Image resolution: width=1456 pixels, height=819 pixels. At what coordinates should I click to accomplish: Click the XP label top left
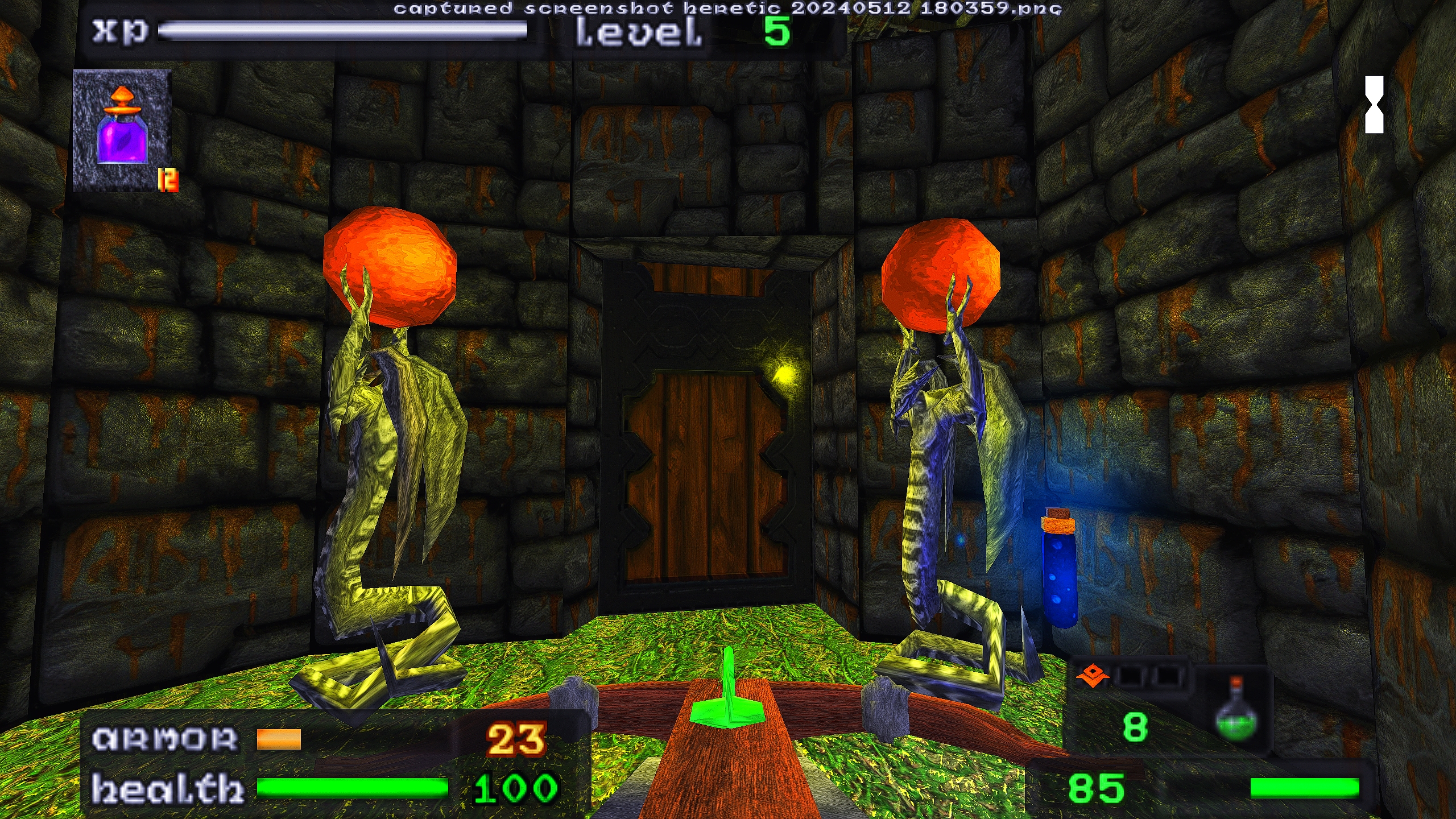(x=119, y=31)
